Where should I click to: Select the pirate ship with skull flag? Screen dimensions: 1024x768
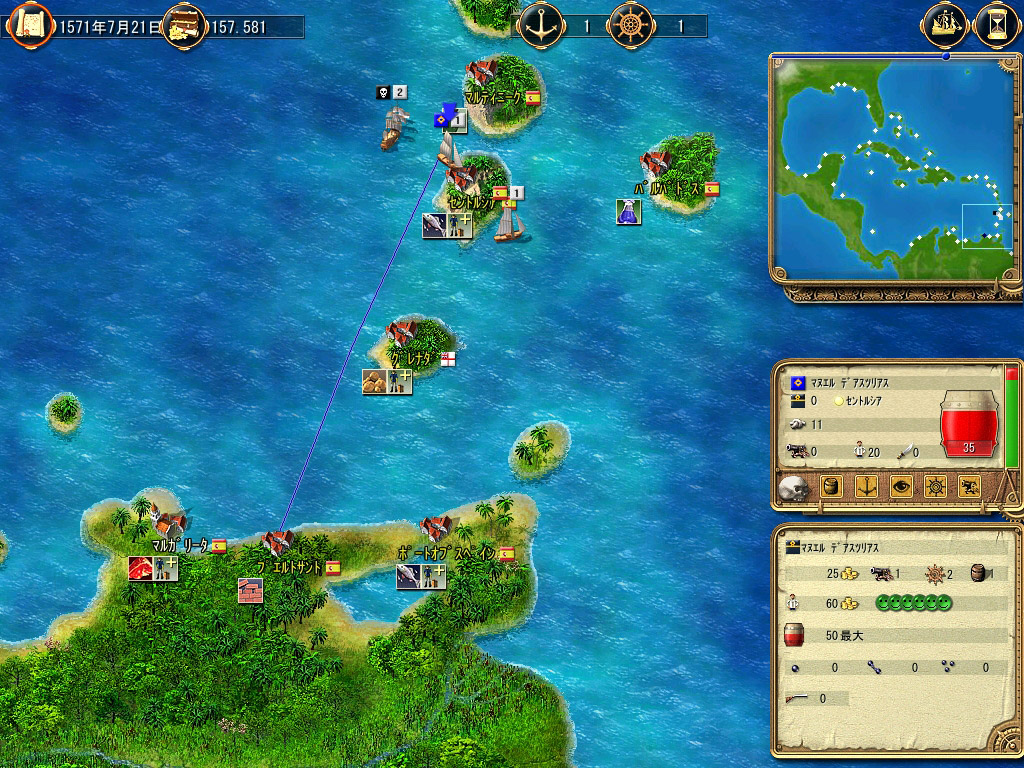[x=396, y=124]
